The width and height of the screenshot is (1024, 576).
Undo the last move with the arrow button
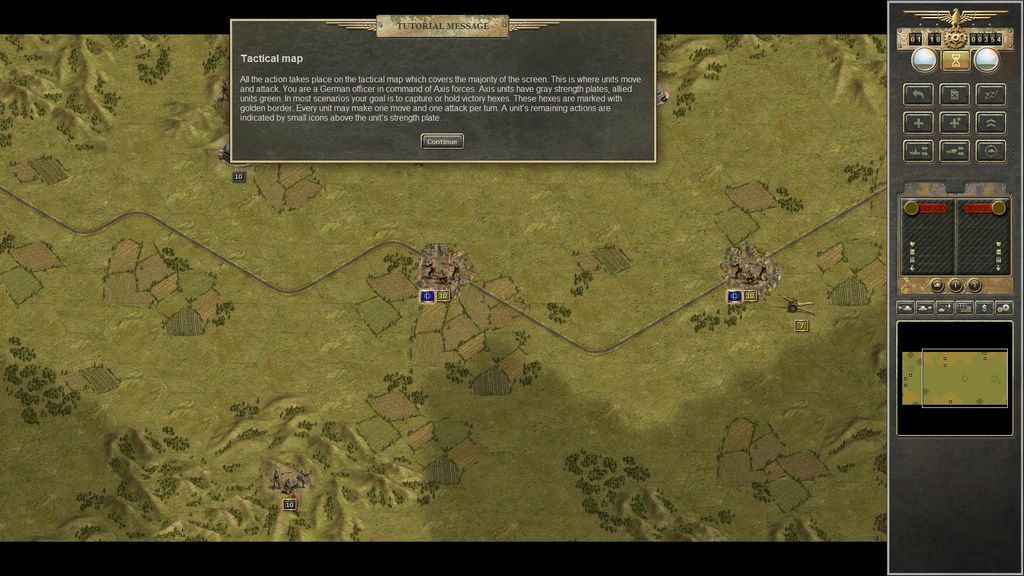pos(918,95)
